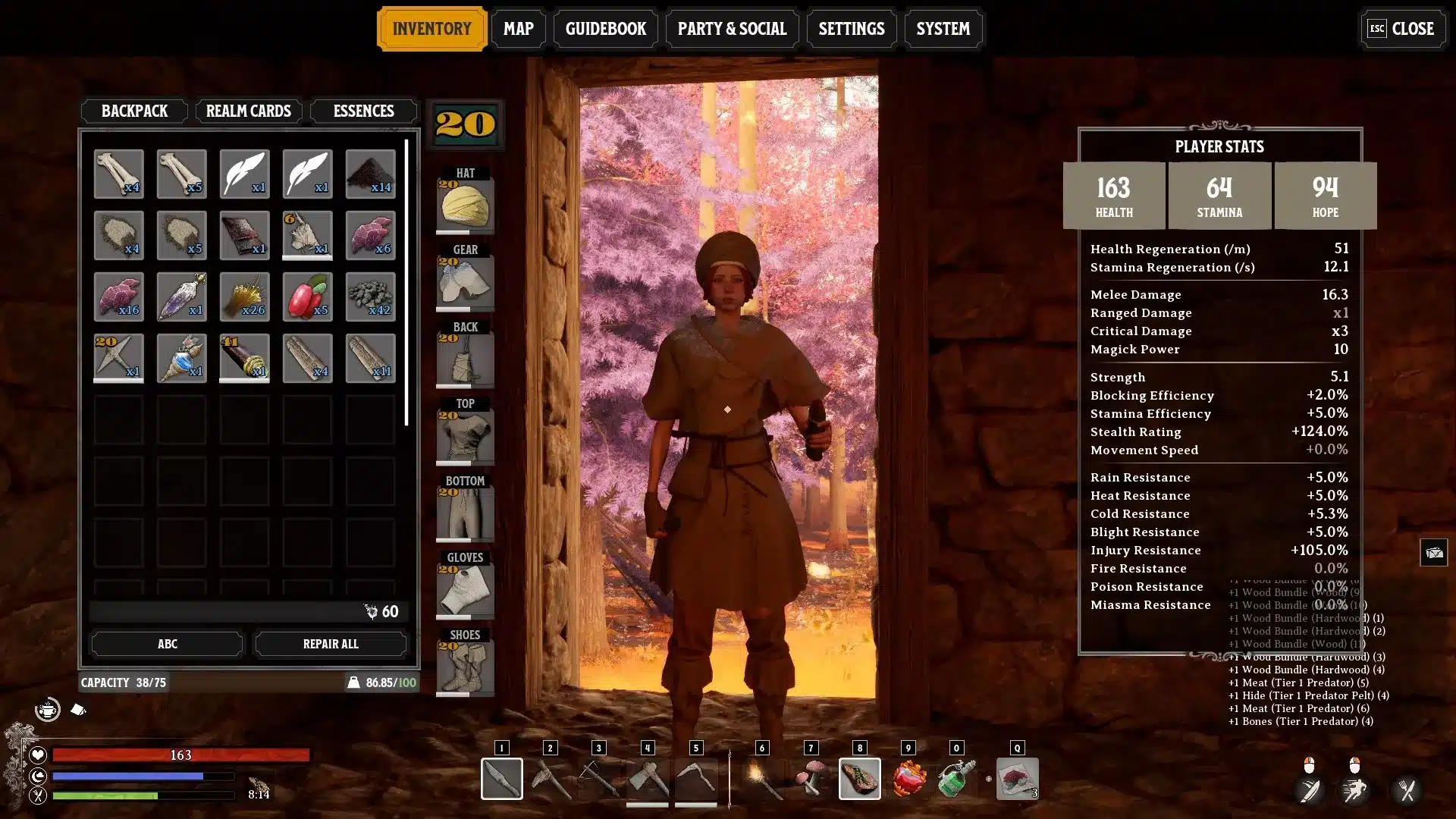This screenshot has height=819, width=1456.
Task: Select the Backpack tab
Action: click(134, 111)
